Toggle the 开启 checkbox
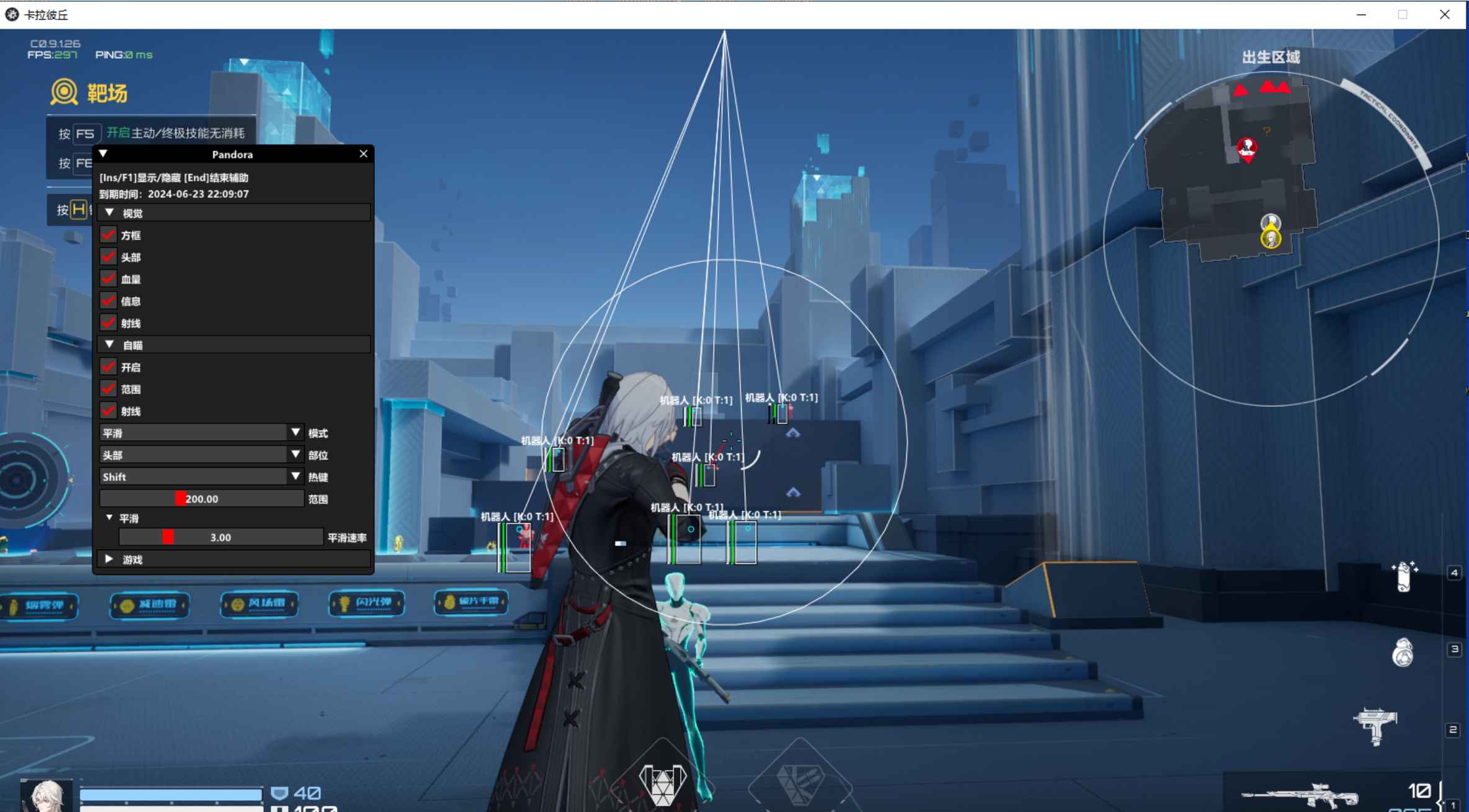This screenshot has width=1469, height=812. [109, 367]
